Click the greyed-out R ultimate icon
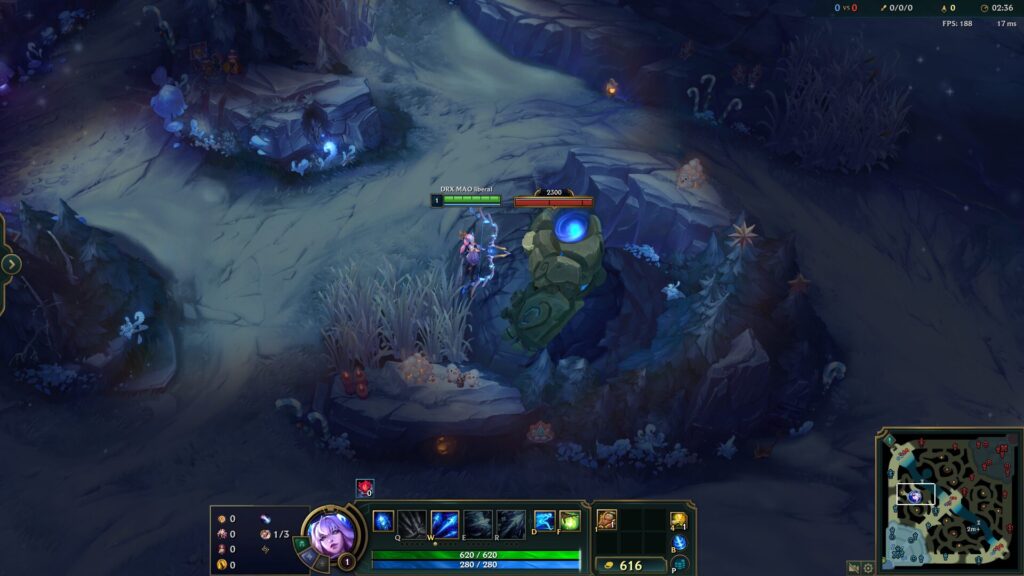This screenshot has width=1024, height=576. coord(511,523)
